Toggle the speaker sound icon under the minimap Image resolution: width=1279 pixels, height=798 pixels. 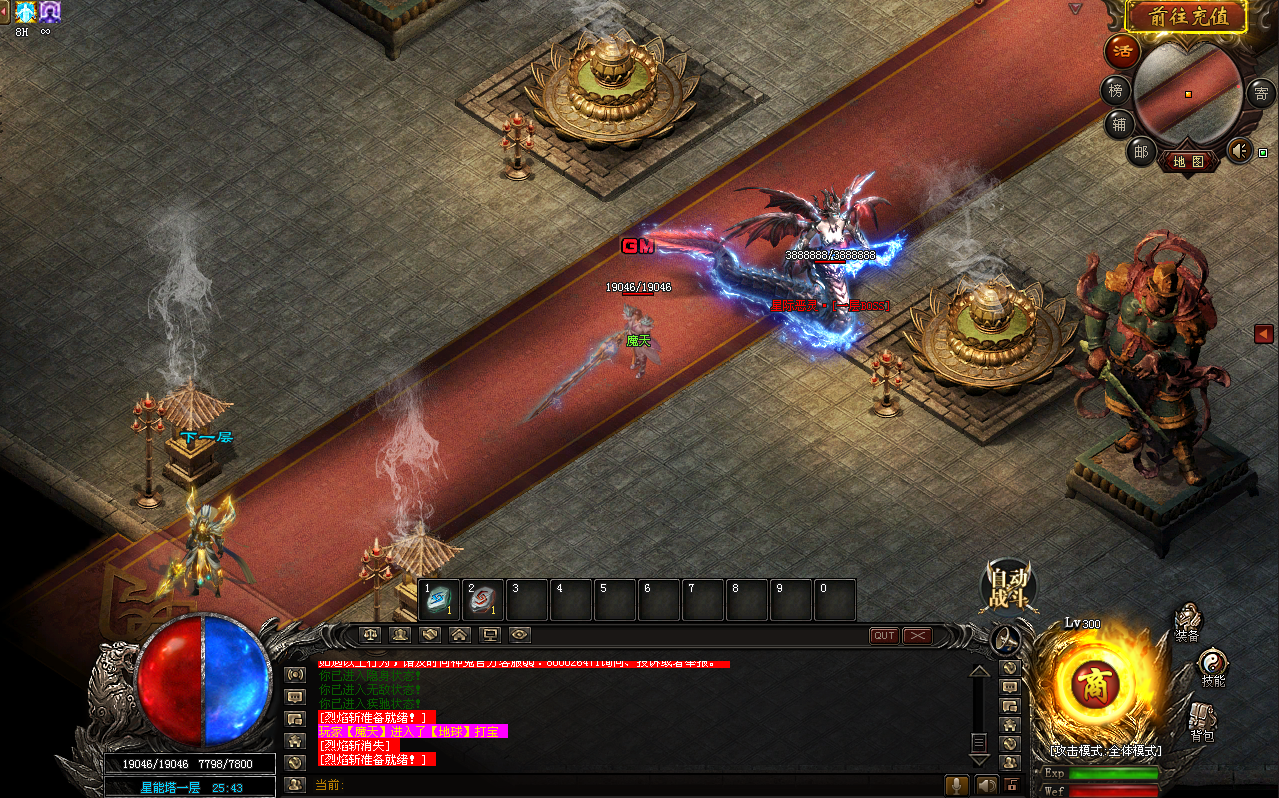point(1239,151)
